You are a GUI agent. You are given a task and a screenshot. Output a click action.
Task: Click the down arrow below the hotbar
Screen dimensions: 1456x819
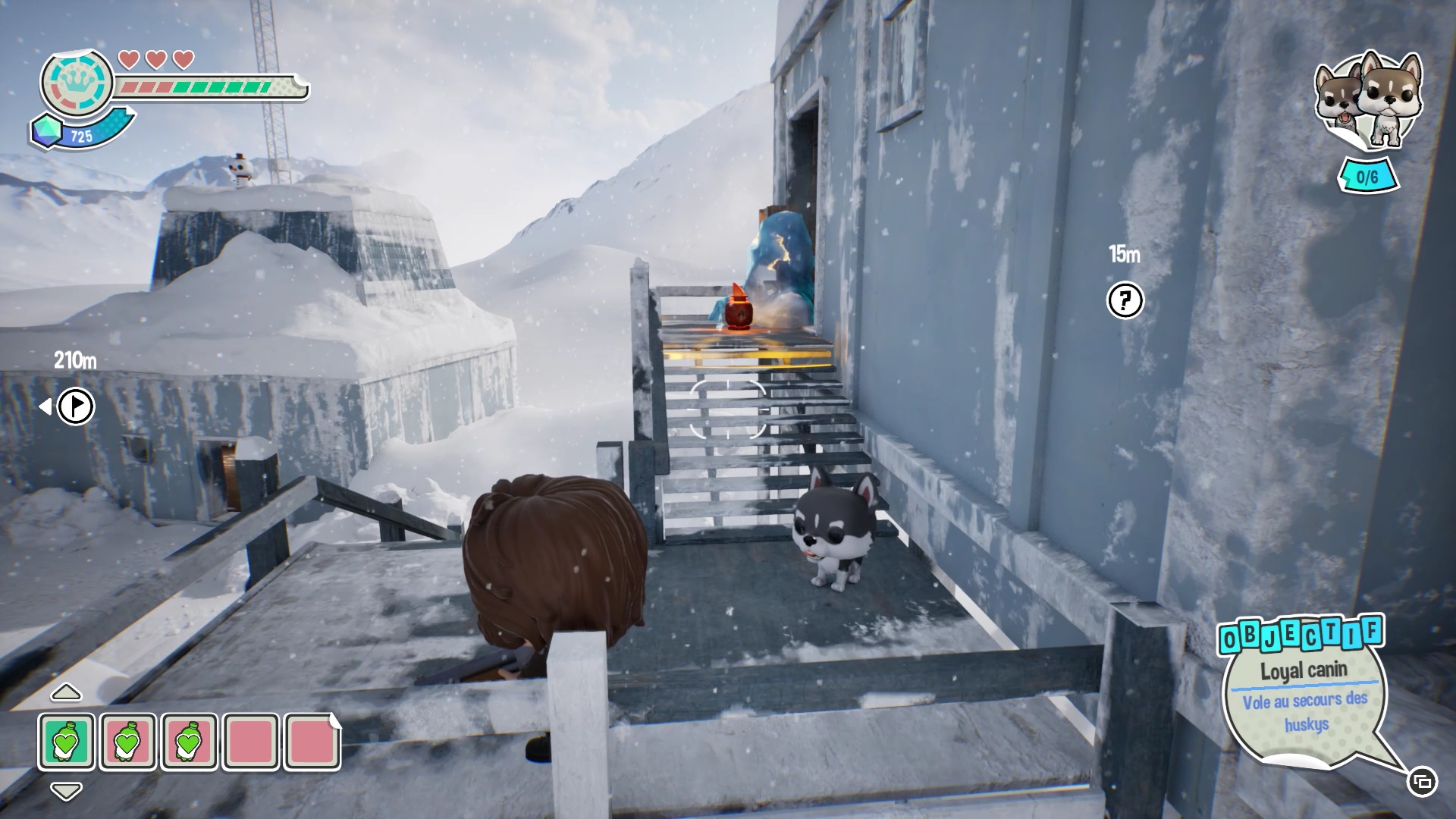tap(66, 791)
